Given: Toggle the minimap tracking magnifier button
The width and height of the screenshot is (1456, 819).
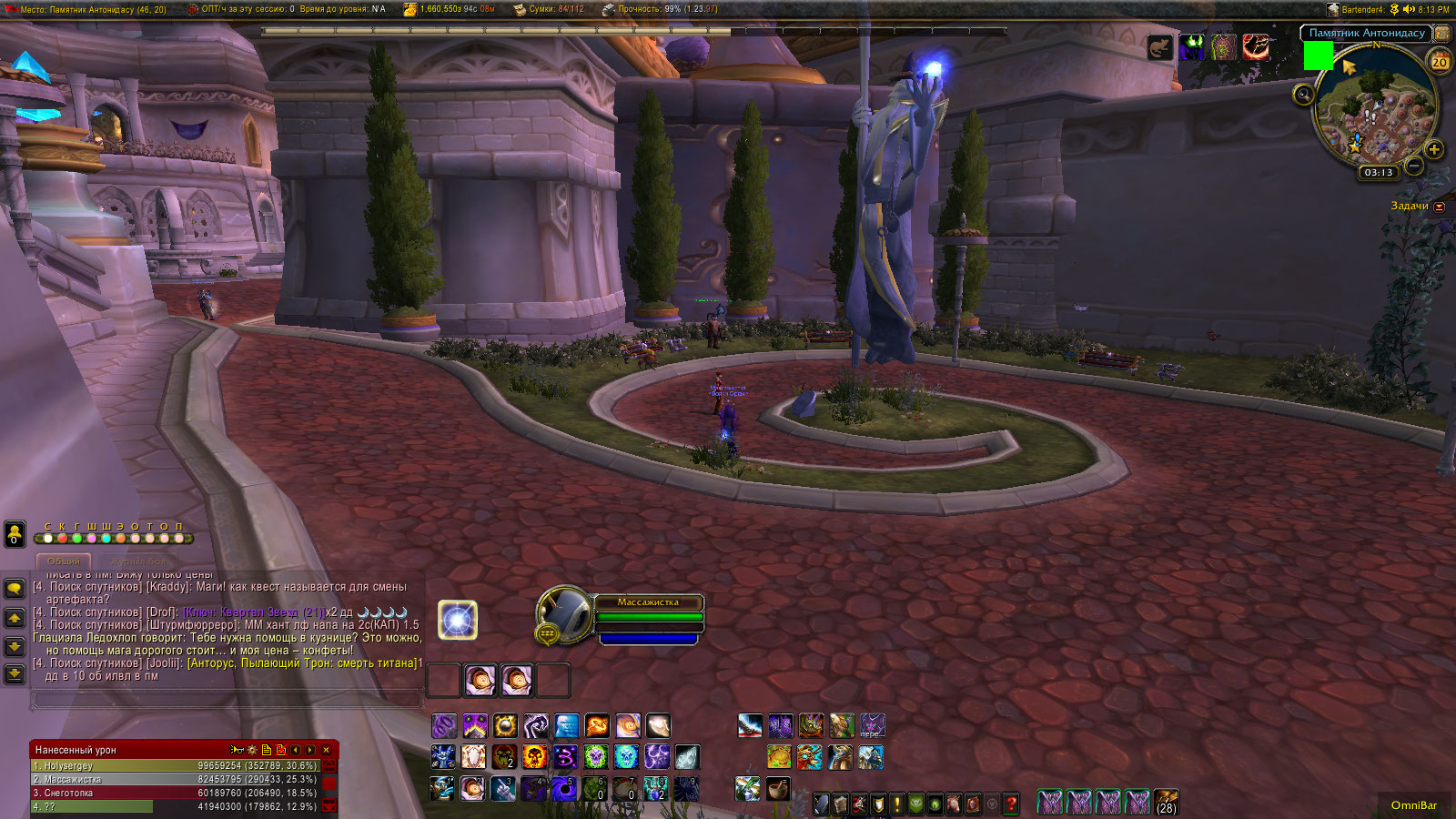Looking at the screenshot, I should click(x=1303, y=94).
